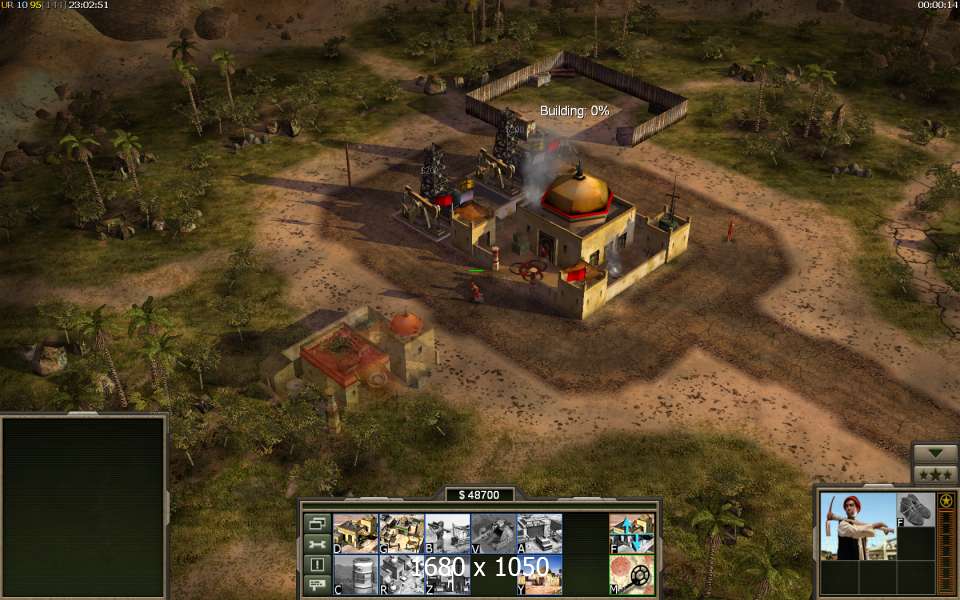Pick the build icon marked V

click(x=493, y=533)
